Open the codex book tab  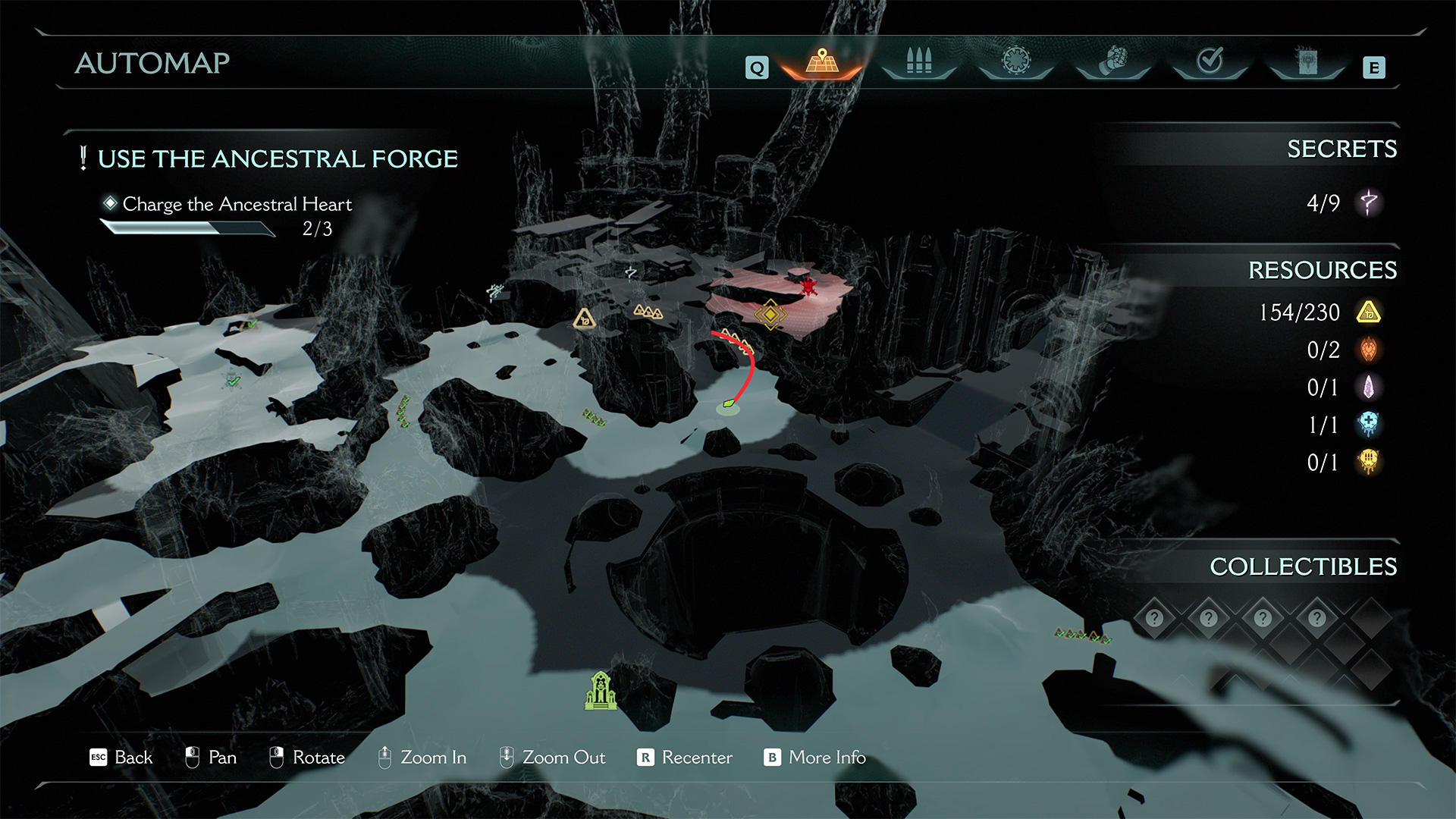pyautogui.click(x=1307, y=61)
